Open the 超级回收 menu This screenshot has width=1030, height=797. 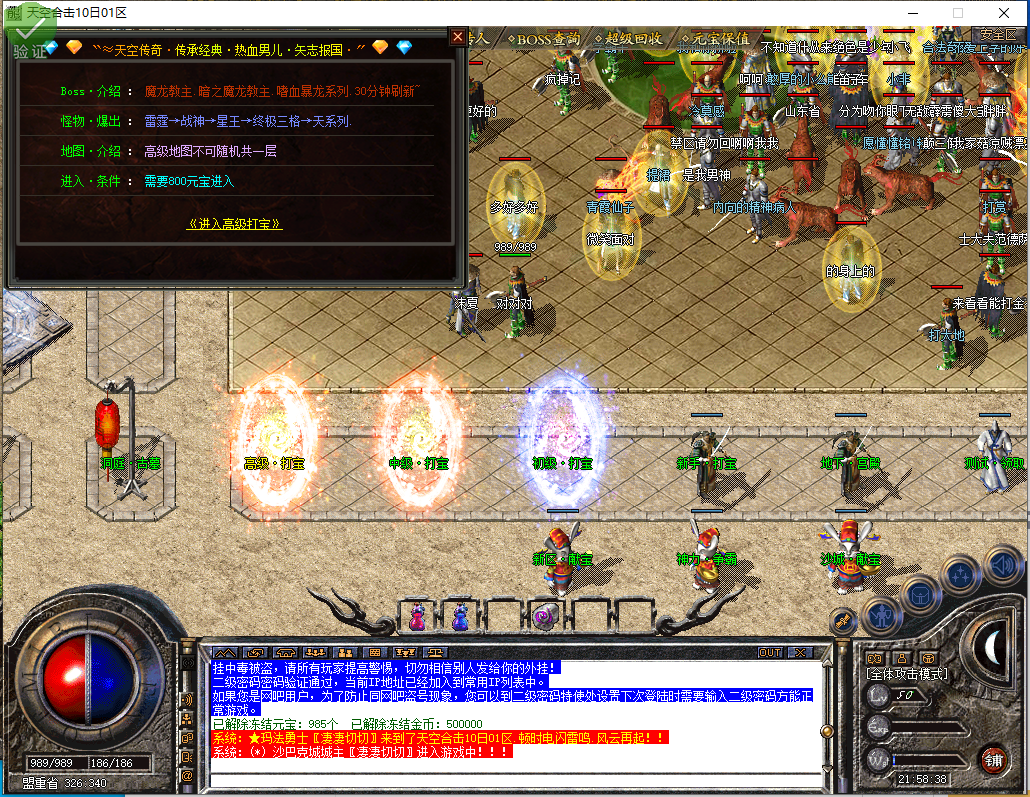[x=629, y=39]
